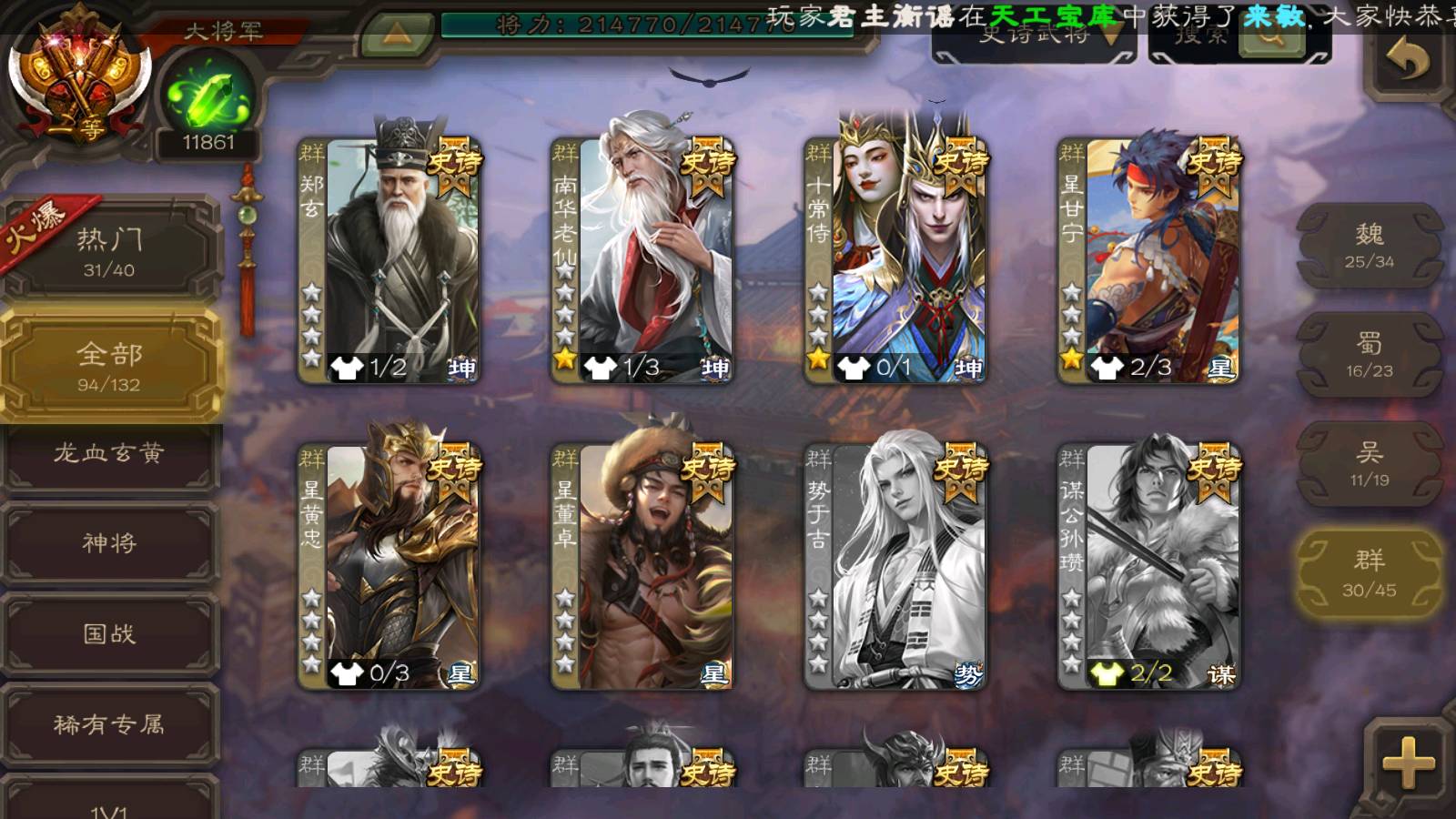The height and width of the screenshot is (819, 1456).
Task: Filter heroes by 吴 faction
Action: pyautogui.click(x=1369, y=464)
